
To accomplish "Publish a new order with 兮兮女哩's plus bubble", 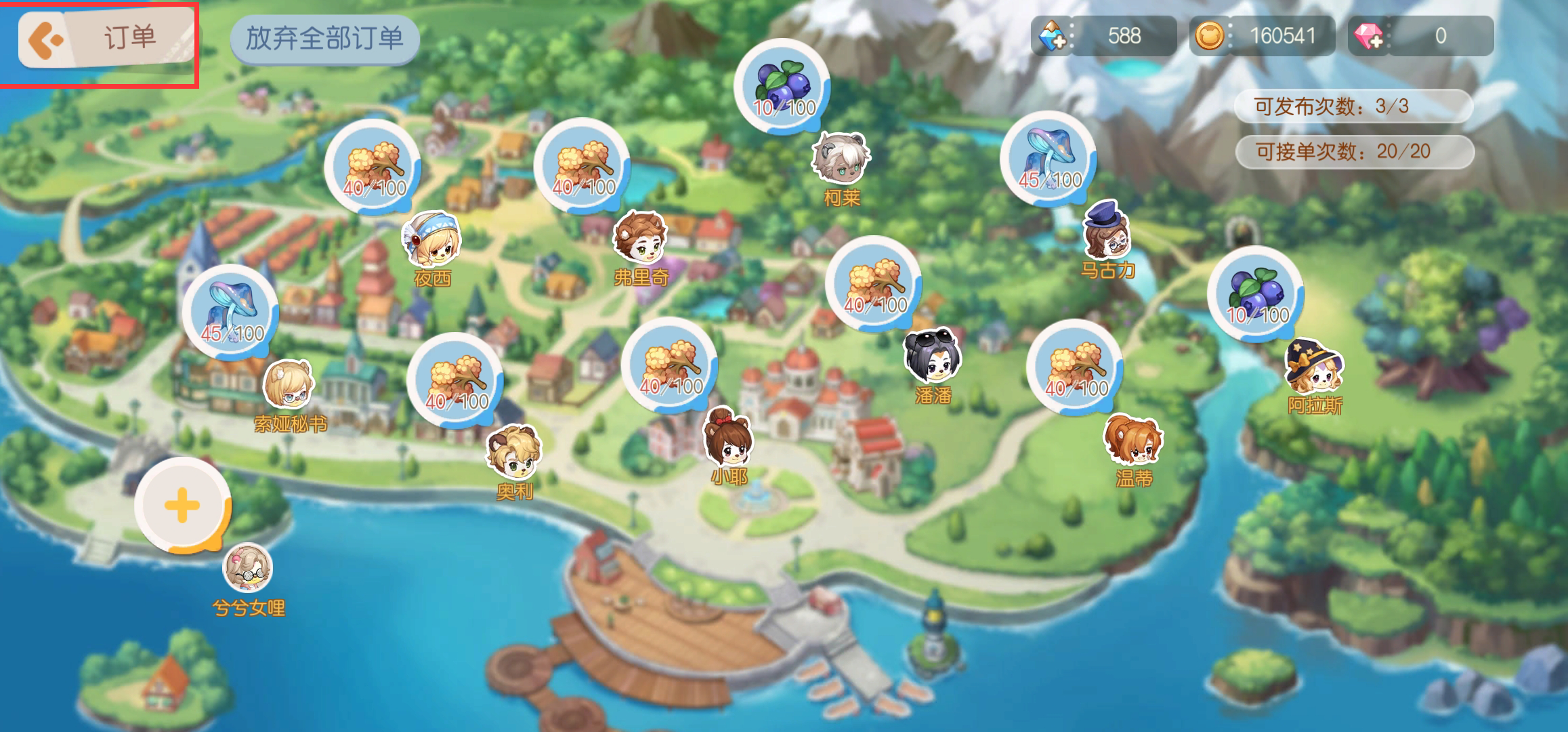I will click(182, 506).
